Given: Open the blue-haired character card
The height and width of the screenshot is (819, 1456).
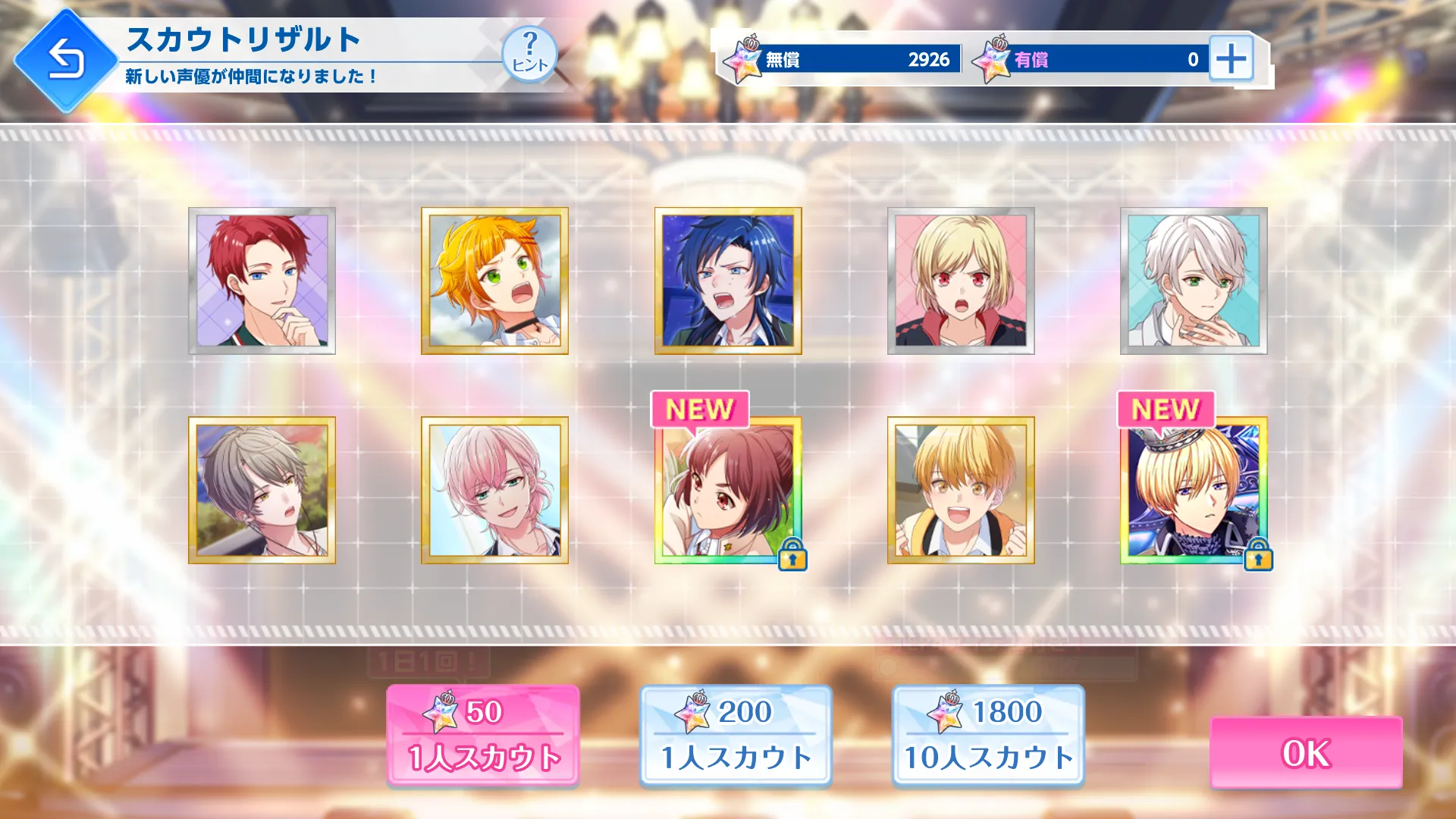Looking at the screenshot, I should tap(728, 281).
